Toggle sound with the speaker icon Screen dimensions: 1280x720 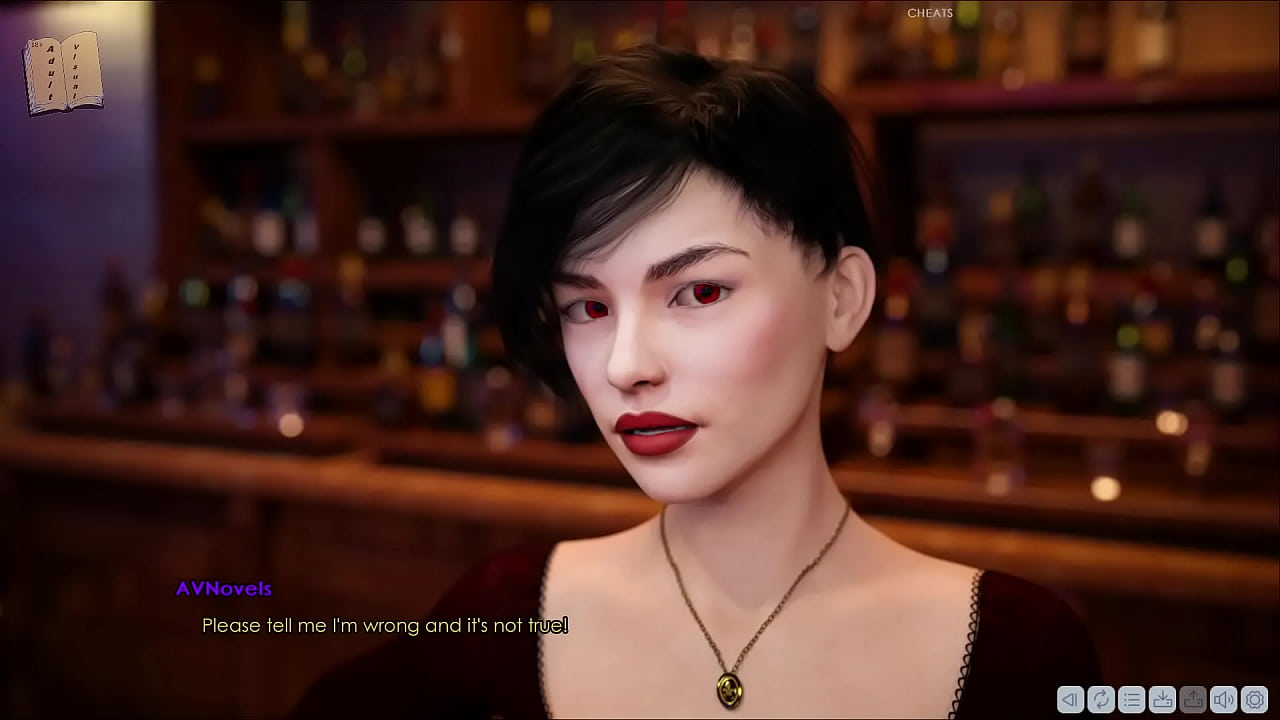coord(1223,699)
